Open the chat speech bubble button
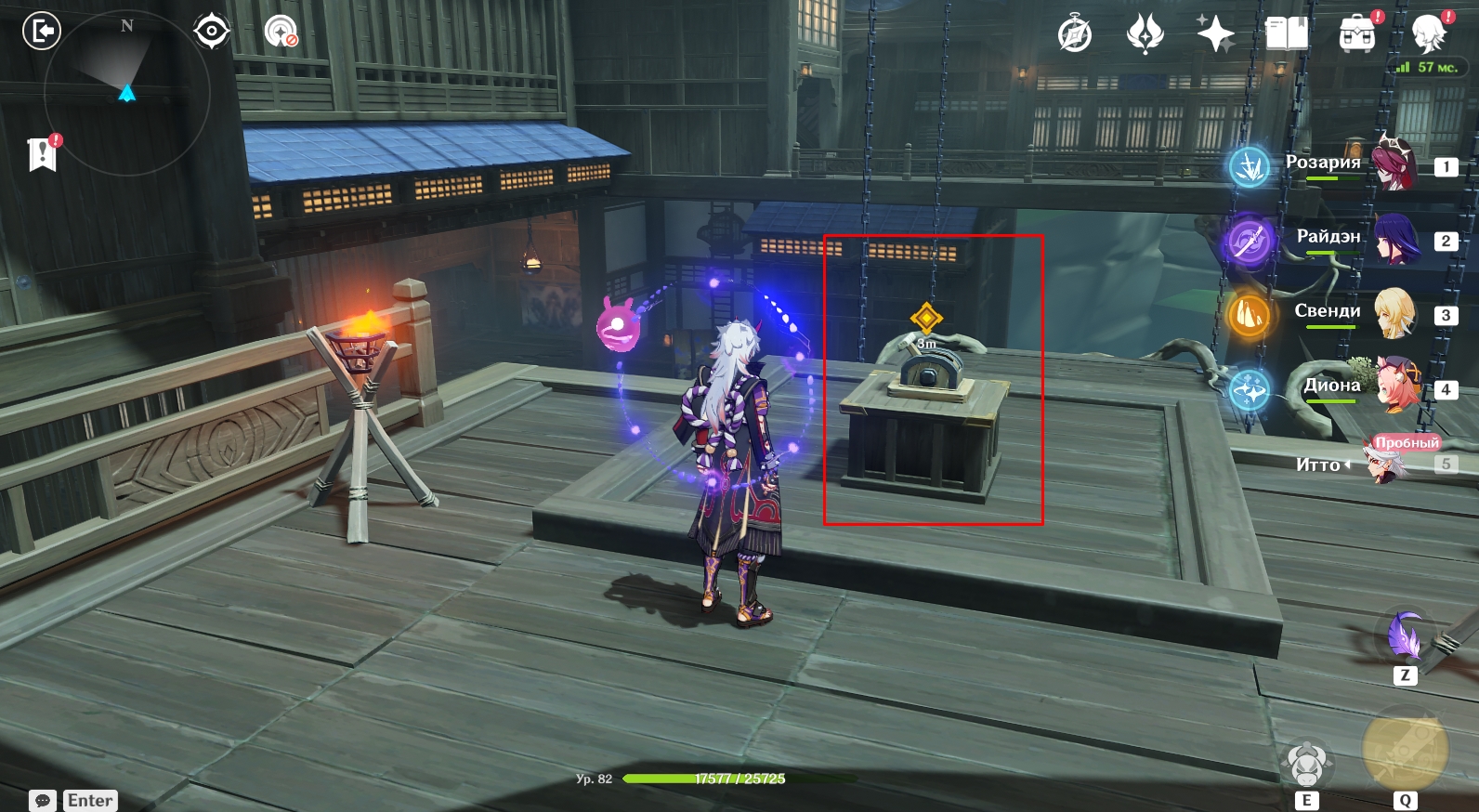 pos(43,801)
